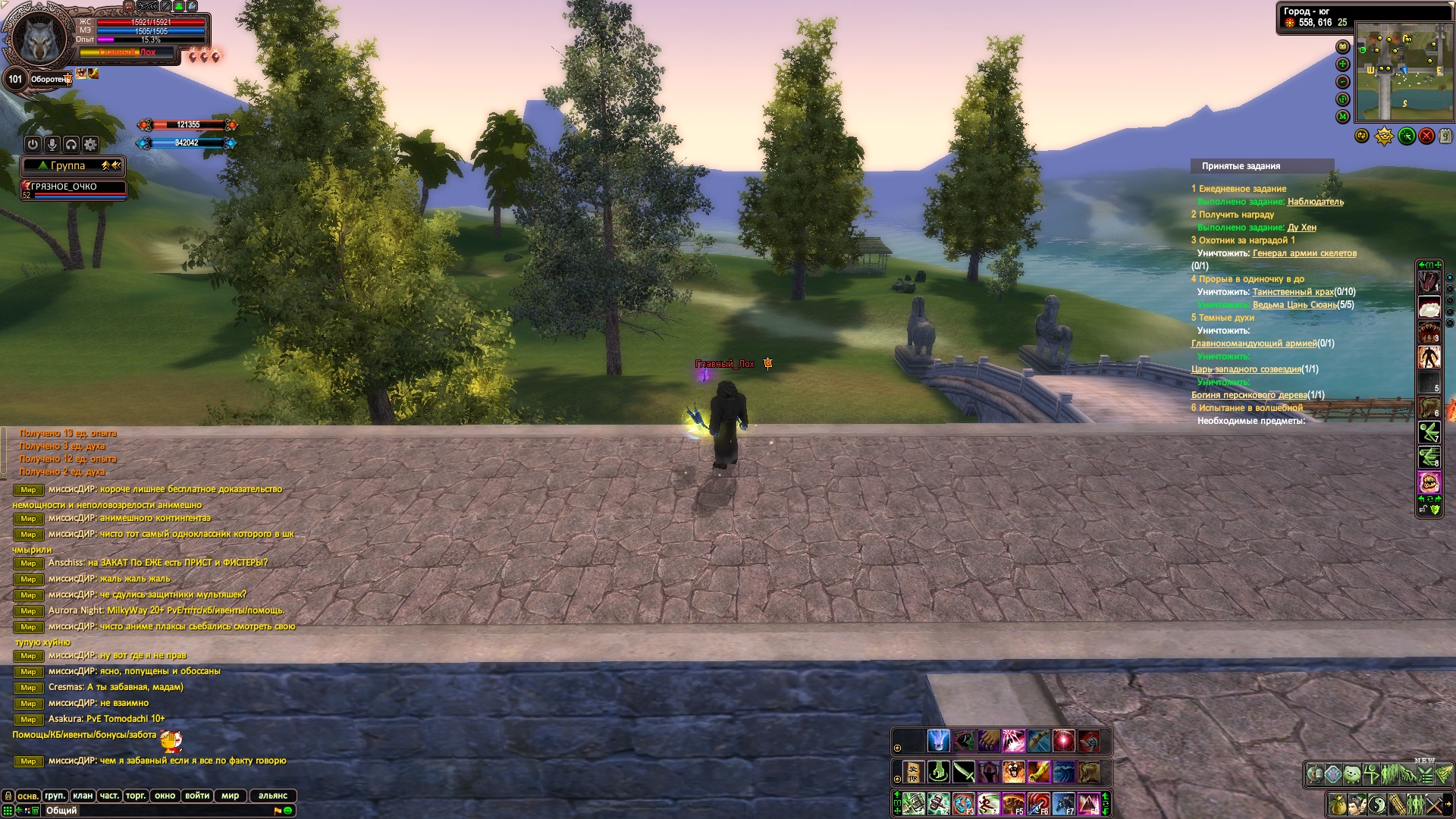Follow the Генерал армии скелетов quest link
This screenshot has height=819, width=1456.
tap(1304, 253)
